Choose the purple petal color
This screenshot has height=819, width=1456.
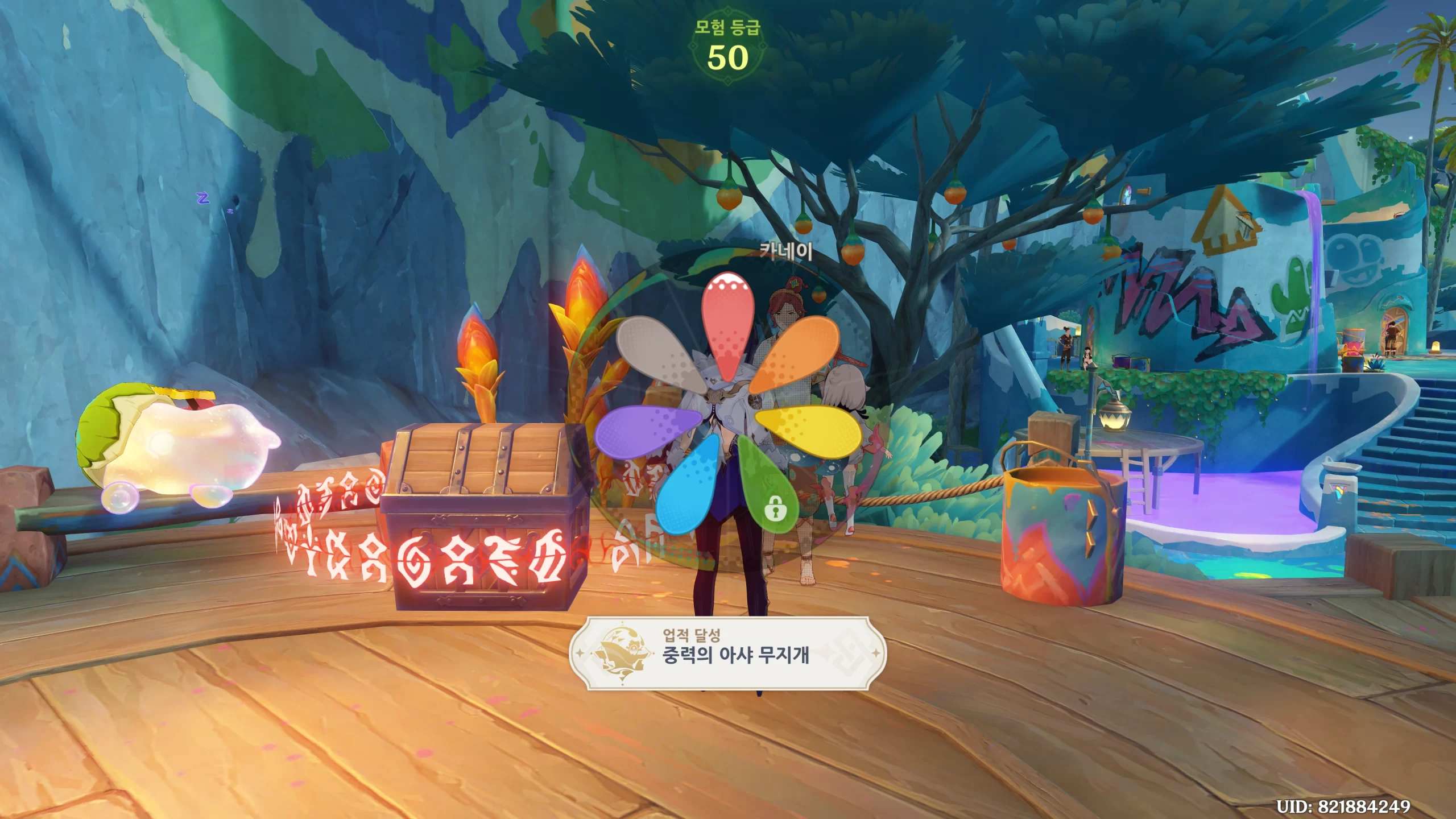[x=646, y=431]
